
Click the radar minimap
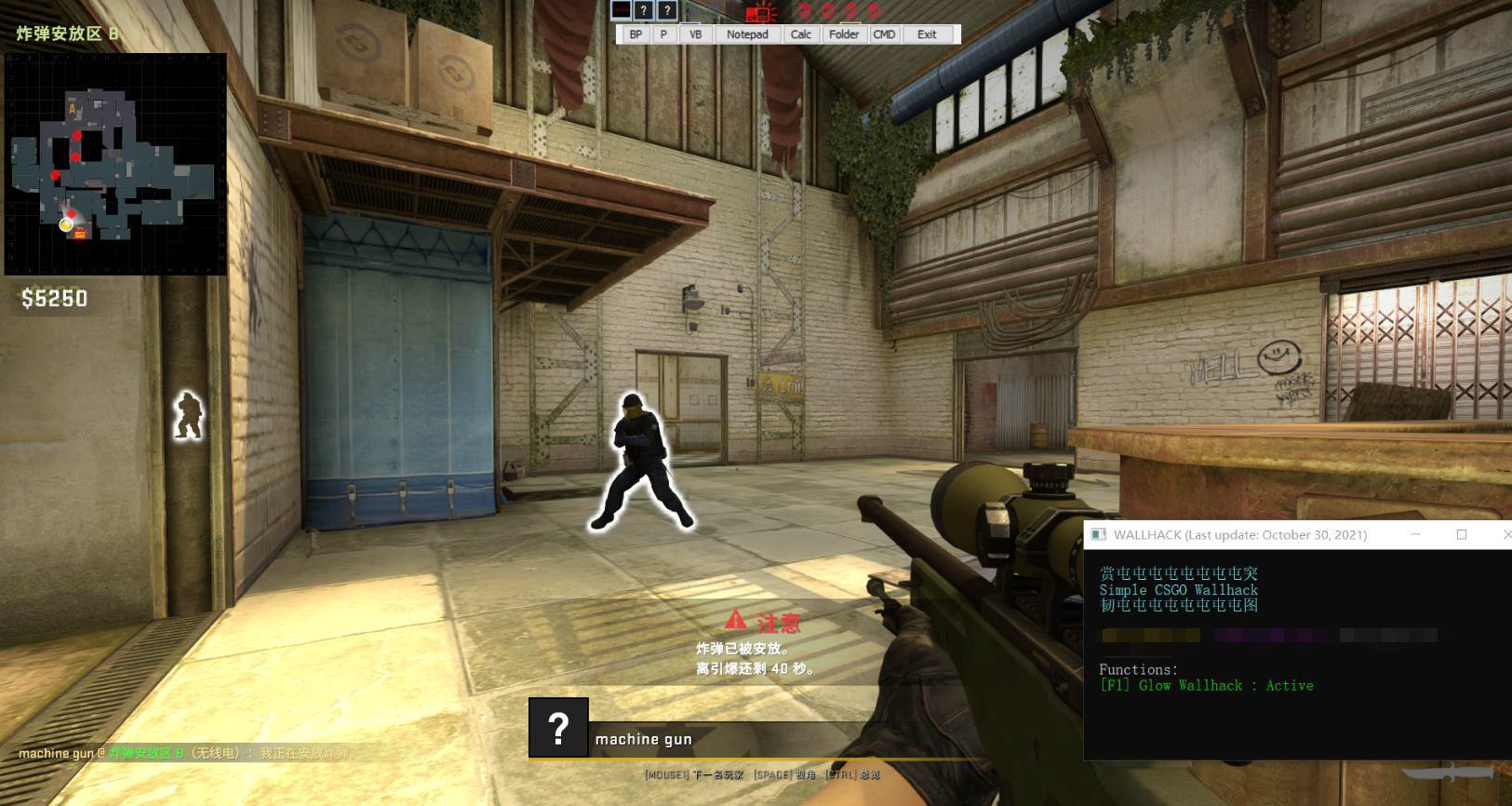coord(115,164)
